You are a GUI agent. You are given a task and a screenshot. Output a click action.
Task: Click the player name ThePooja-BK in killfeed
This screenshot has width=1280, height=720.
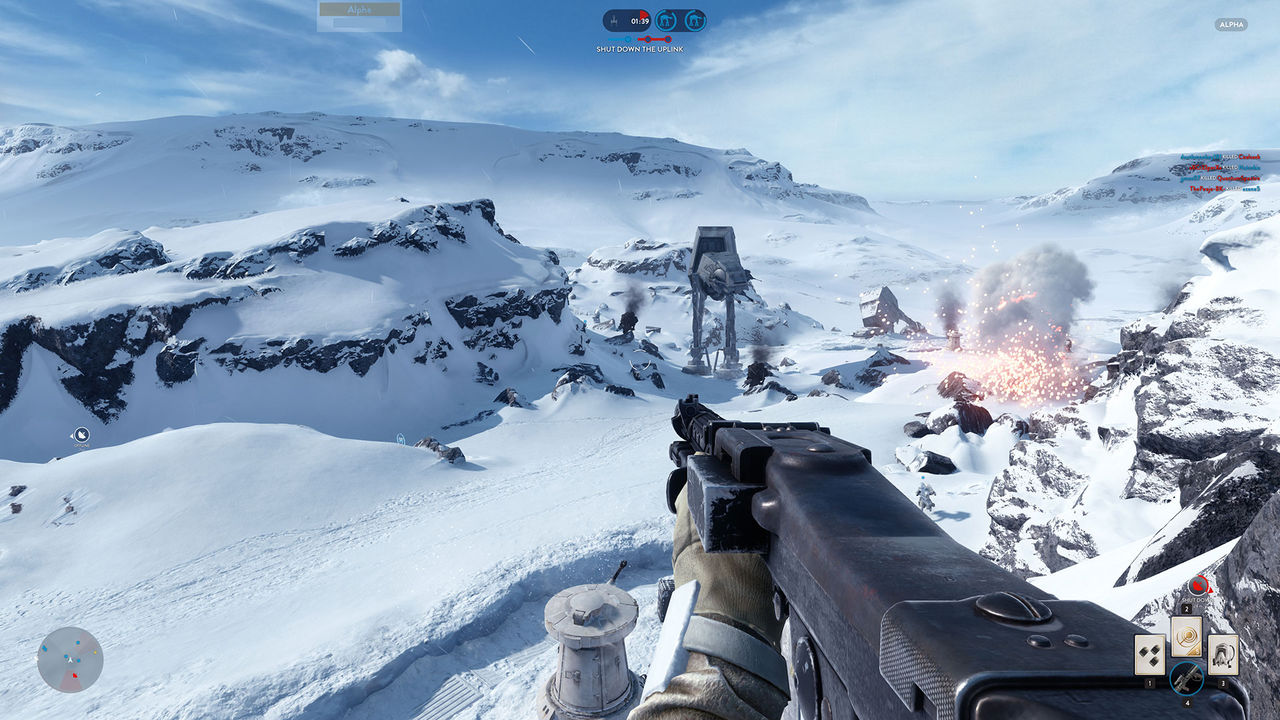1206,189
